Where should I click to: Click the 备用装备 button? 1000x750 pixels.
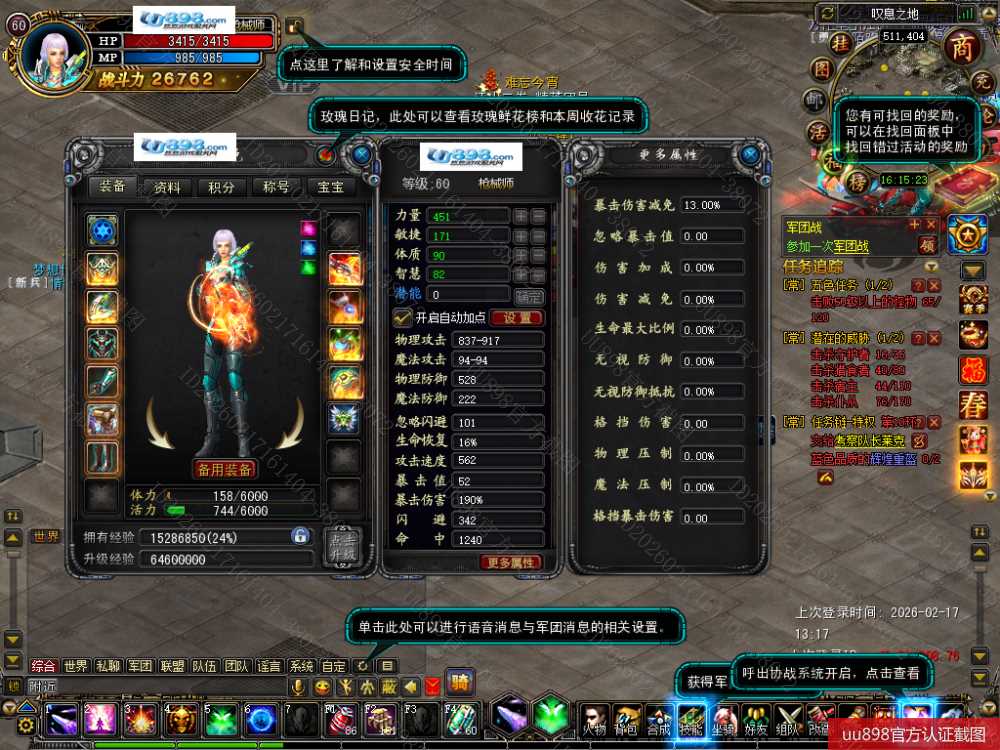coord(223,469)
